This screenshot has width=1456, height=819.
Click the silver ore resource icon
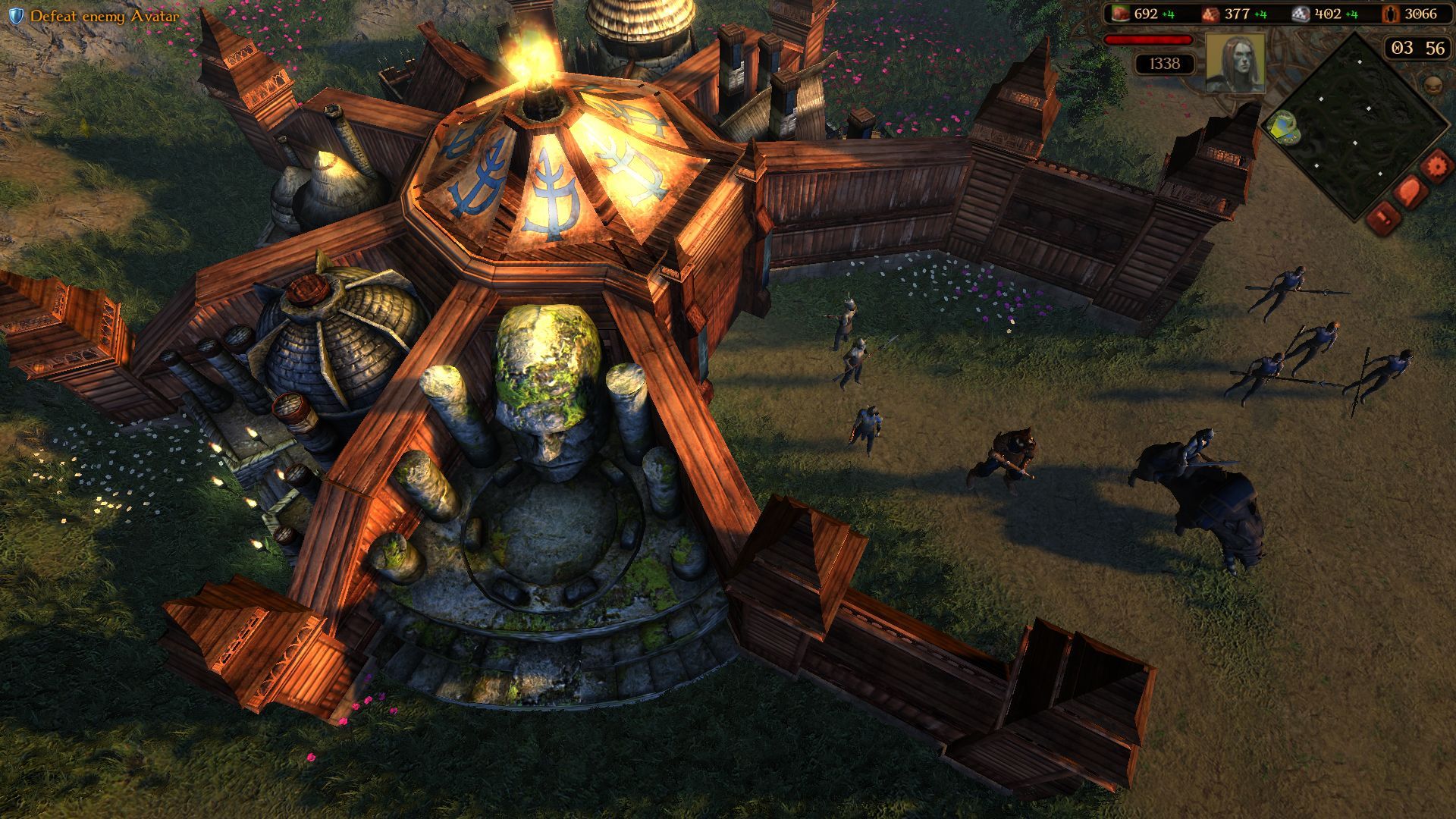click(x=1301, y=14)
